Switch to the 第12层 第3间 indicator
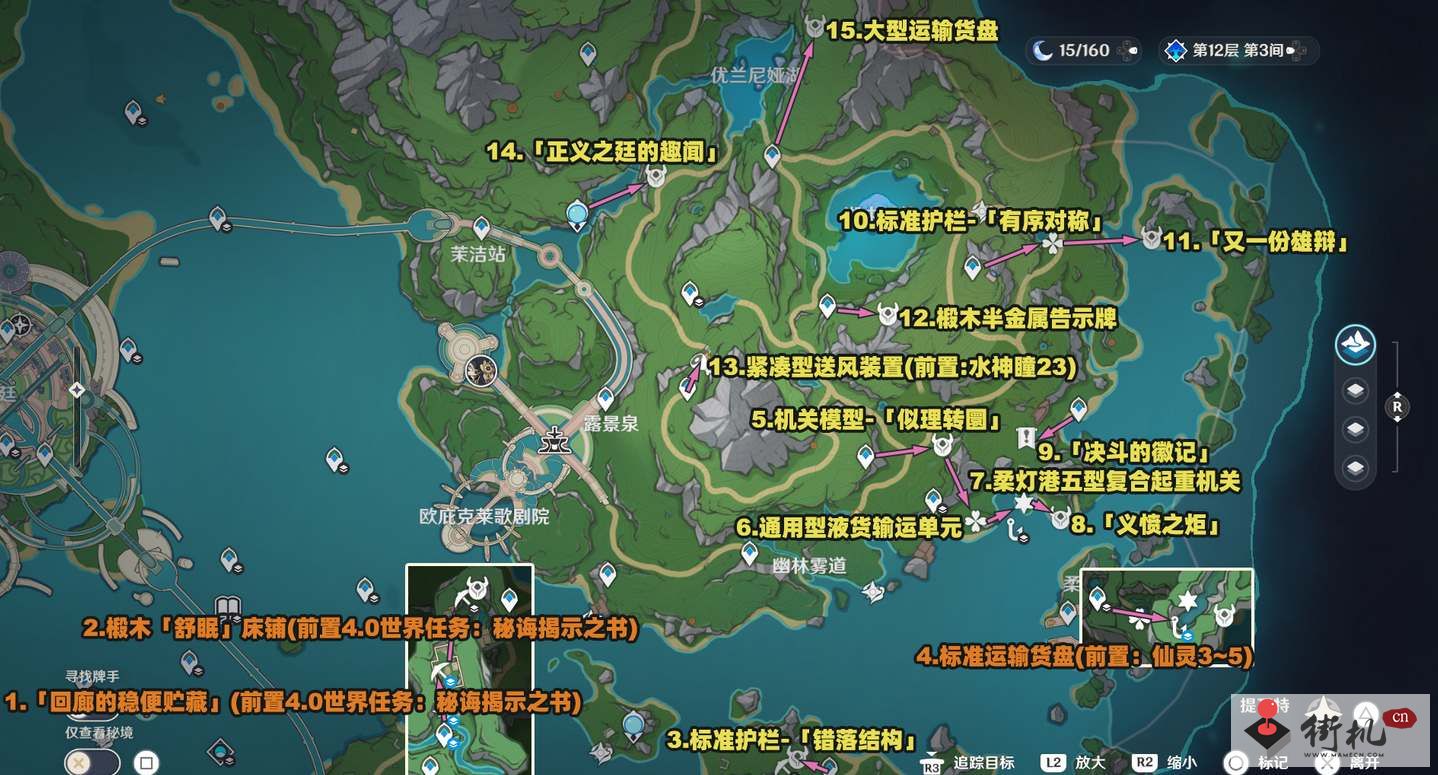 click(x=1240, y=50)
